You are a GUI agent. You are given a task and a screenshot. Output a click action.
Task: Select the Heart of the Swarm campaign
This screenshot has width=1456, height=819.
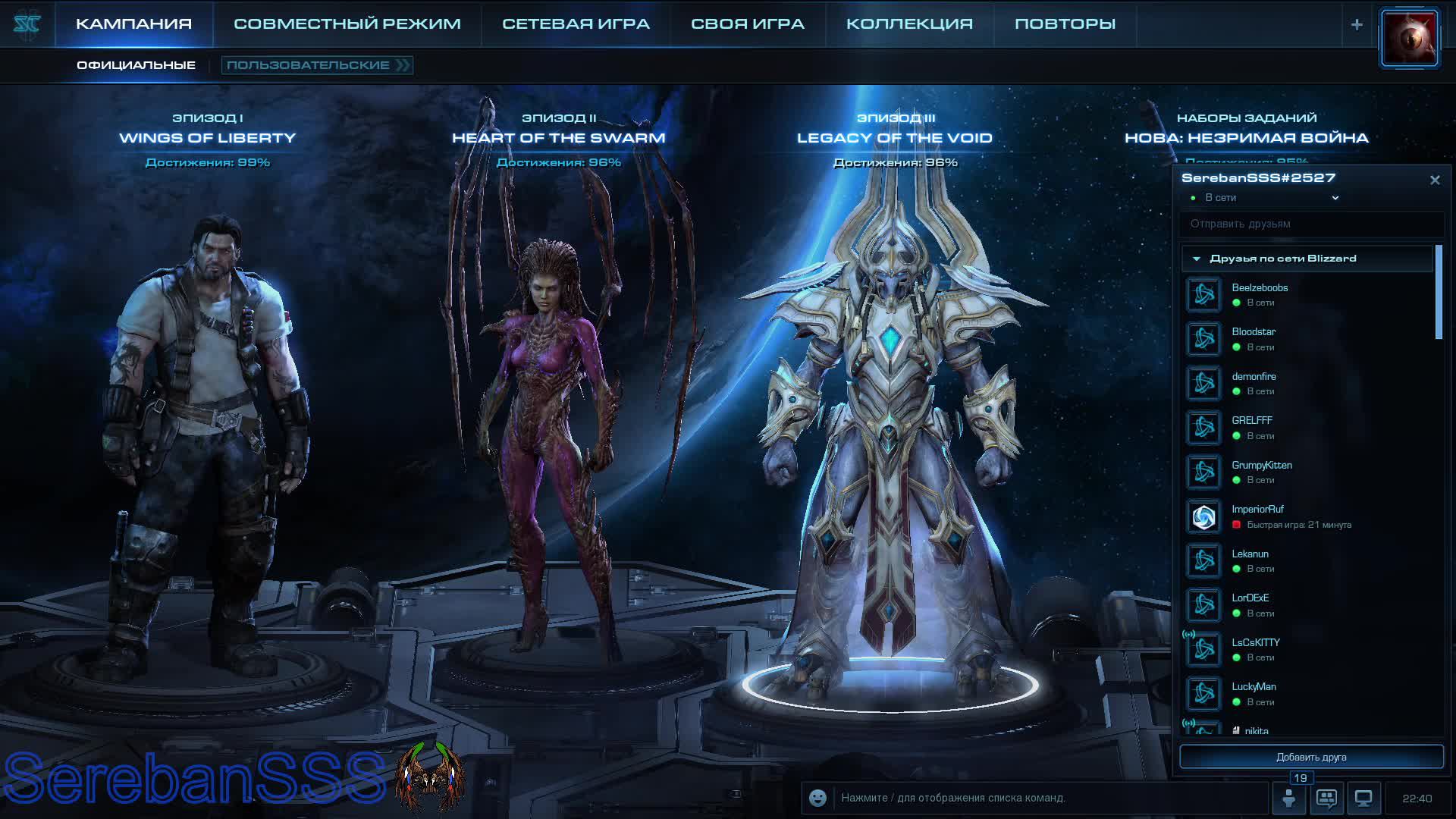tap(558, 137)
